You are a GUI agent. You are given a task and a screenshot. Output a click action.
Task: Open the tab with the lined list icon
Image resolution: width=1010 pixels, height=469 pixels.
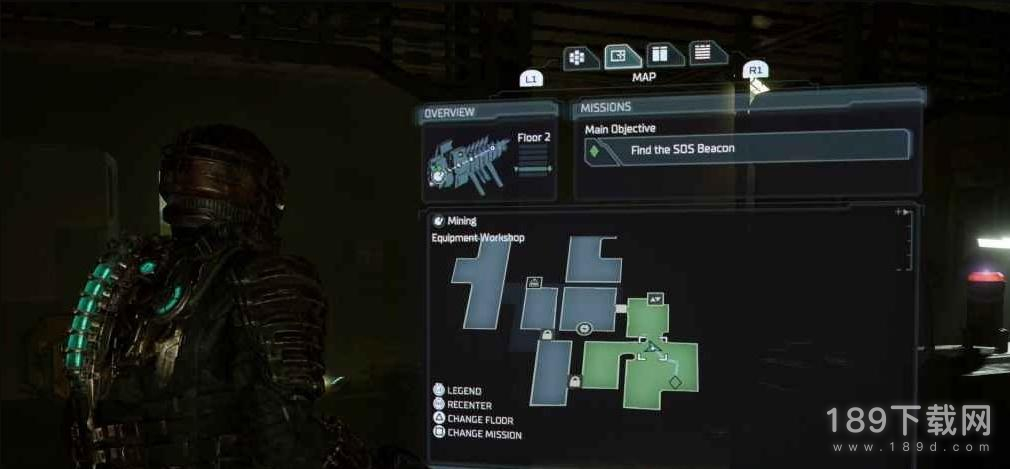point(702,53)
